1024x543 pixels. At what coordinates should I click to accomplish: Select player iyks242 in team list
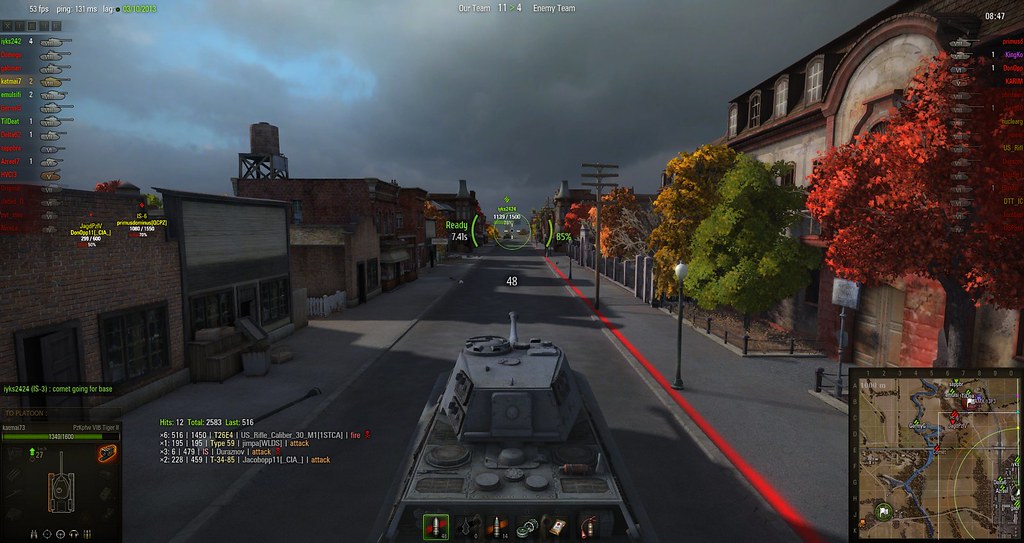[12, 41]
